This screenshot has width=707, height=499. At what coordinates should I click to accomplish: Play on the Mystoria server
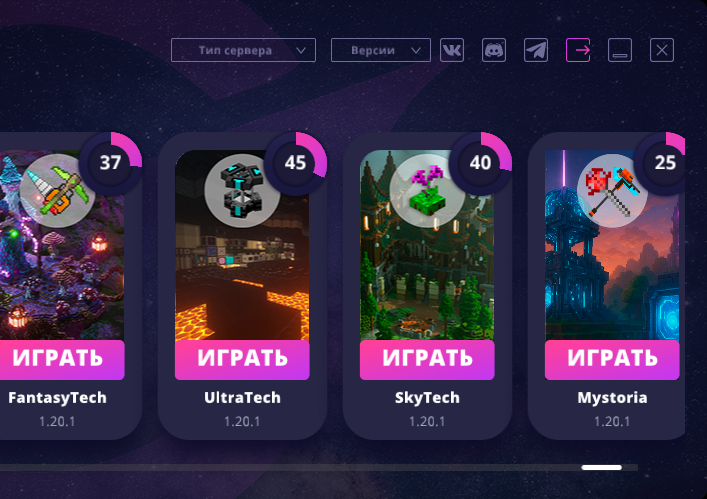612,359
